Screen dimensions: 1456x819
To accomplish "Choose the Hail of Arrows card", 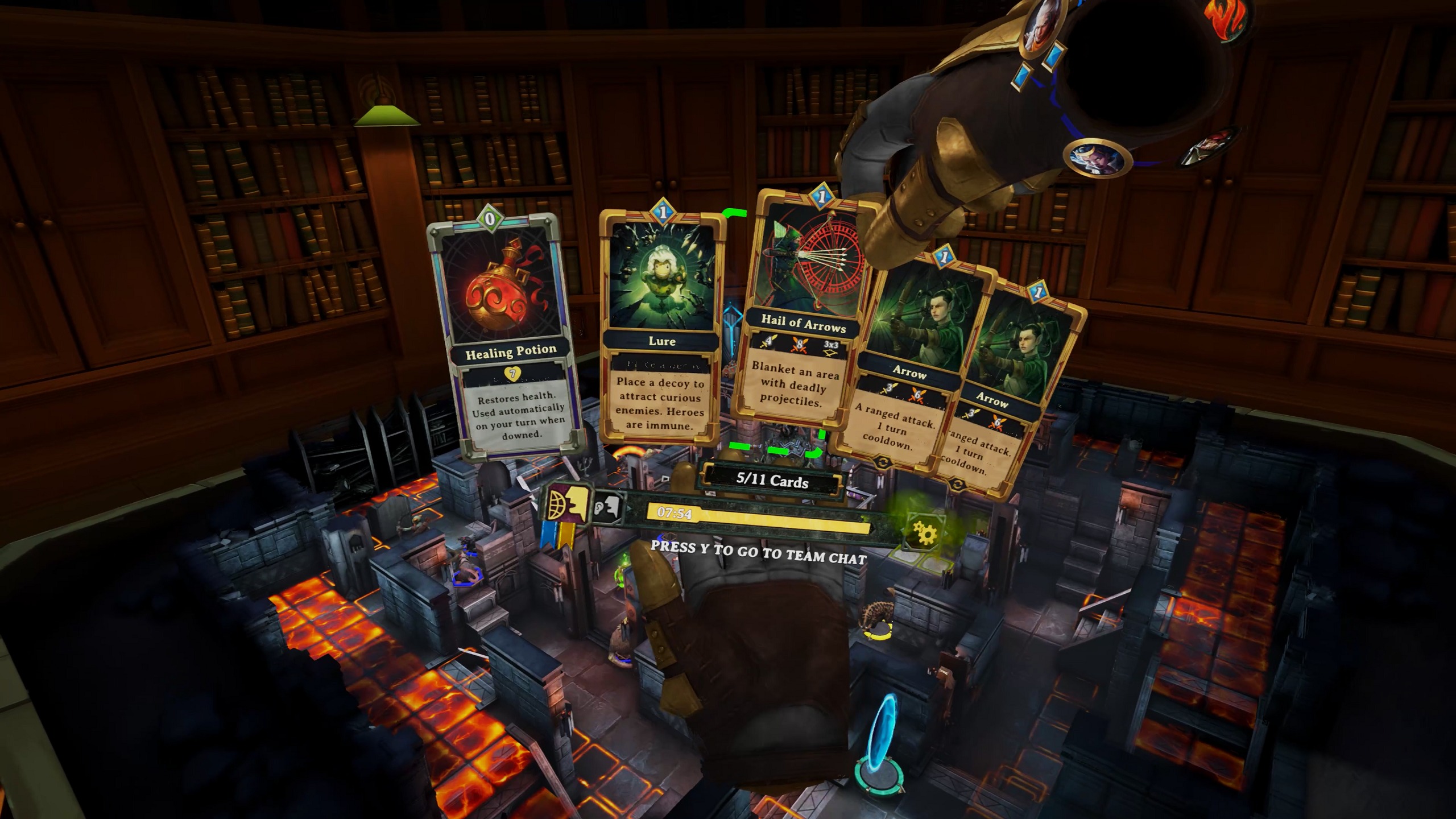I will pyautogui.click(x=802, y=318).
